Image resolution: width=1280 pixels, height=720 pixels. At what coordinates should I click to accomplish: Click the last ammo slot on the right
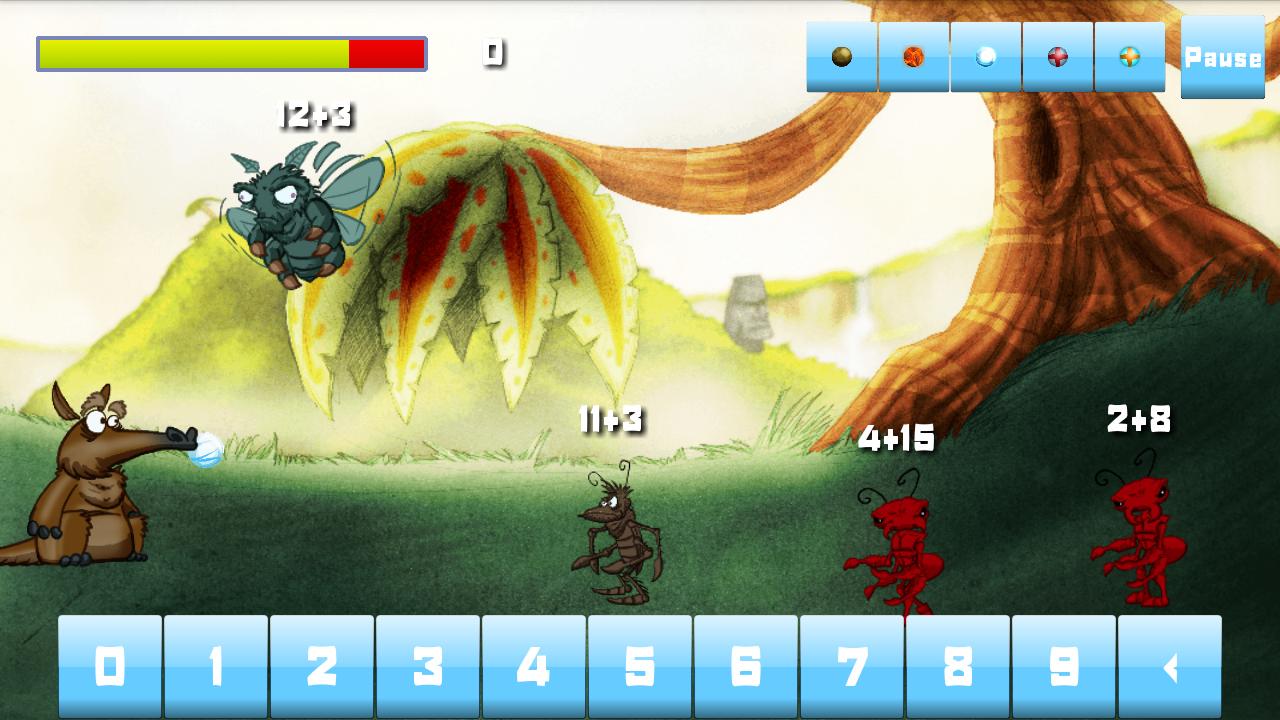(x=1129, y=57)
